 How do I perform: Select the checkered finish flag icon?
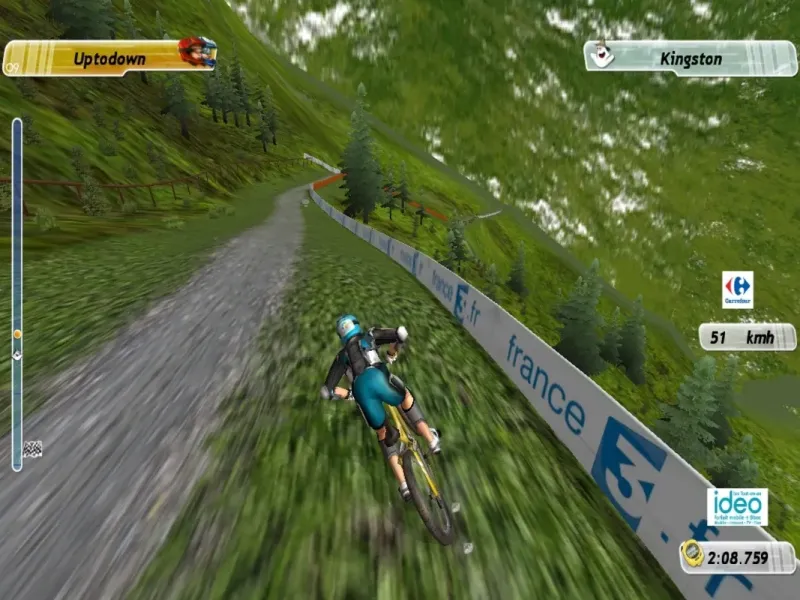(x=32, y=449)
